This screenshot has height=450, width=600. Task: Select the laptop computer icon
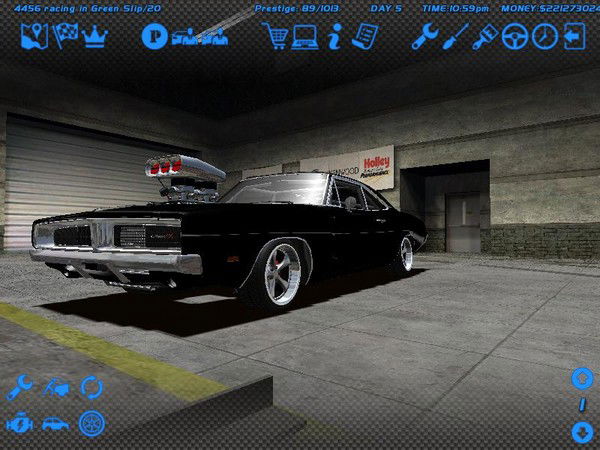pos(304,37)
